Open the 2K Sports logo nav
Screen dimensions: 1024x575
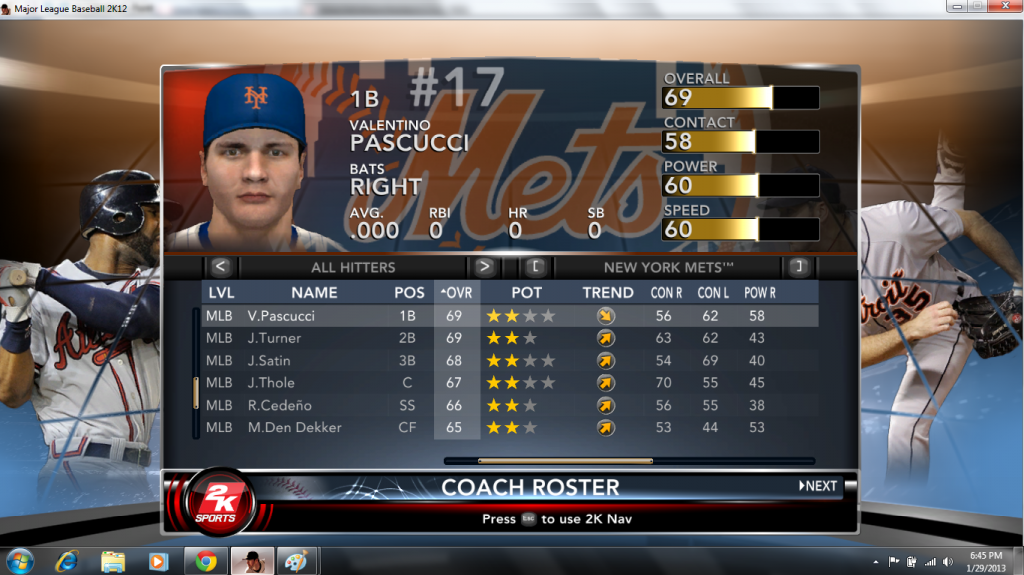(217, 502)
